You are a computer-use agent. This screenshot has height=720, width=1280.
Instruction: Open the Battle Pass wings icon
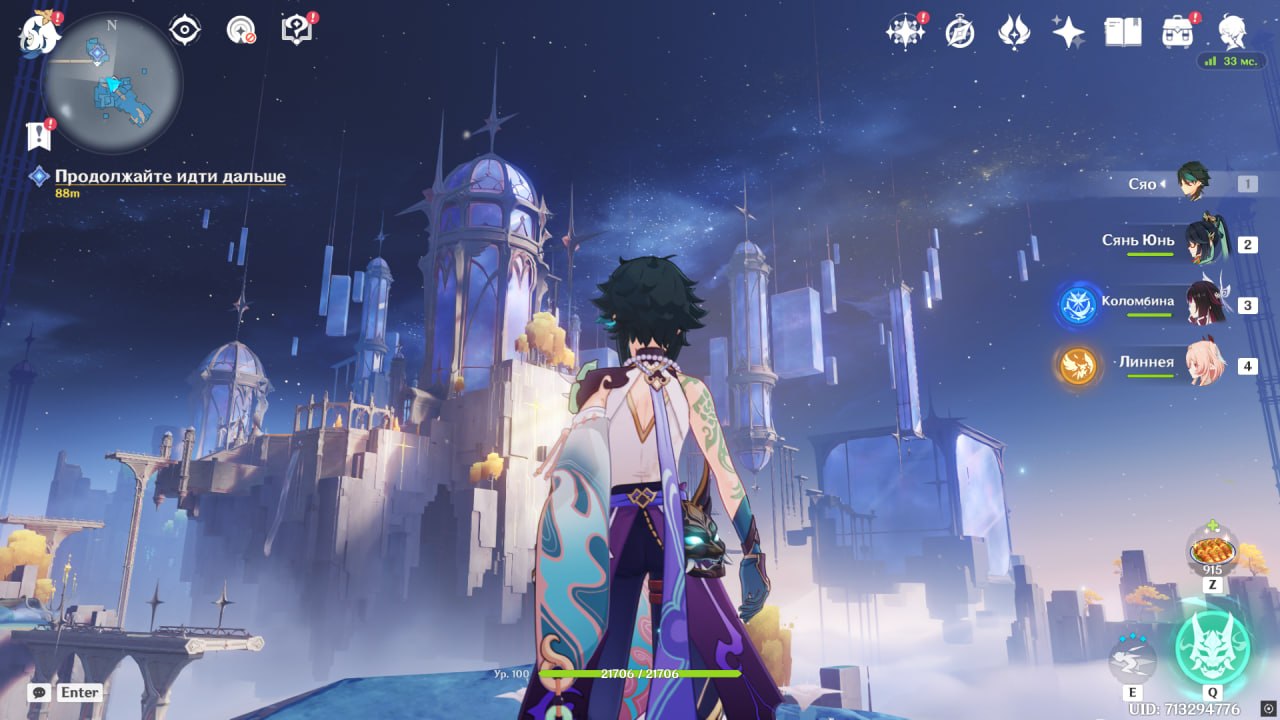[x=1014, y=33]
